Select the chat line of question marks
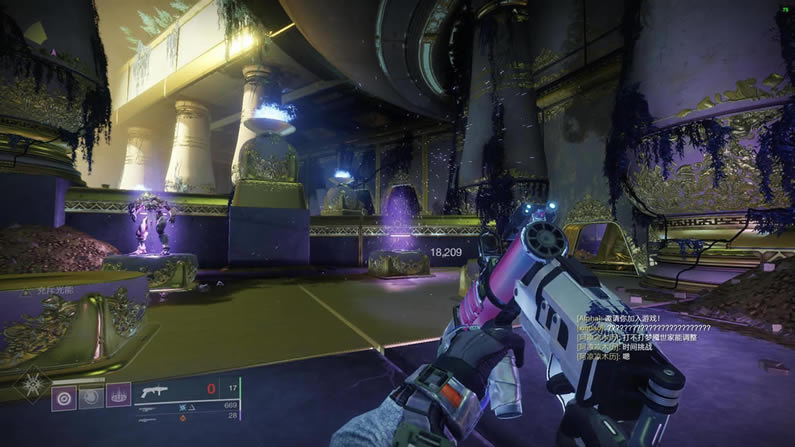795x447 pixels. click(642, 327)
